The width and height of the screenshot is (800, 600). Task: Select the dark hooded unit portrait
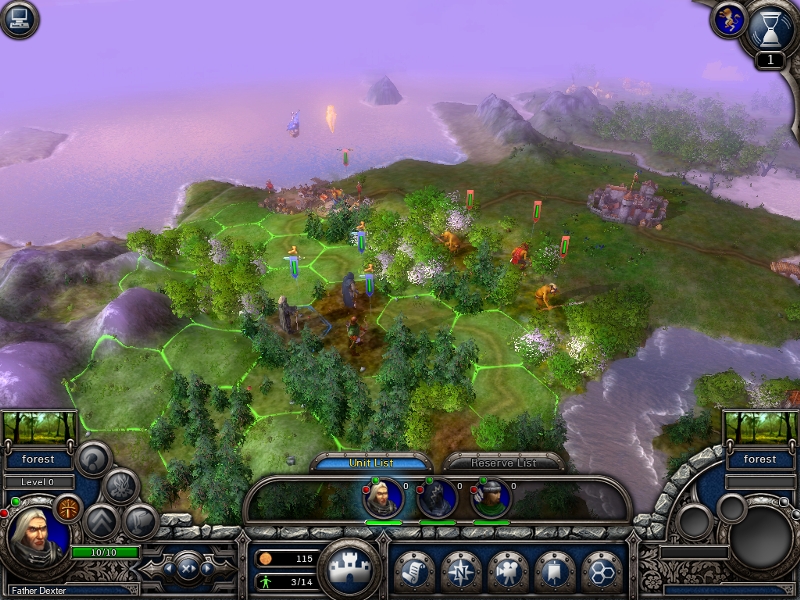click(x=437, y=498)
